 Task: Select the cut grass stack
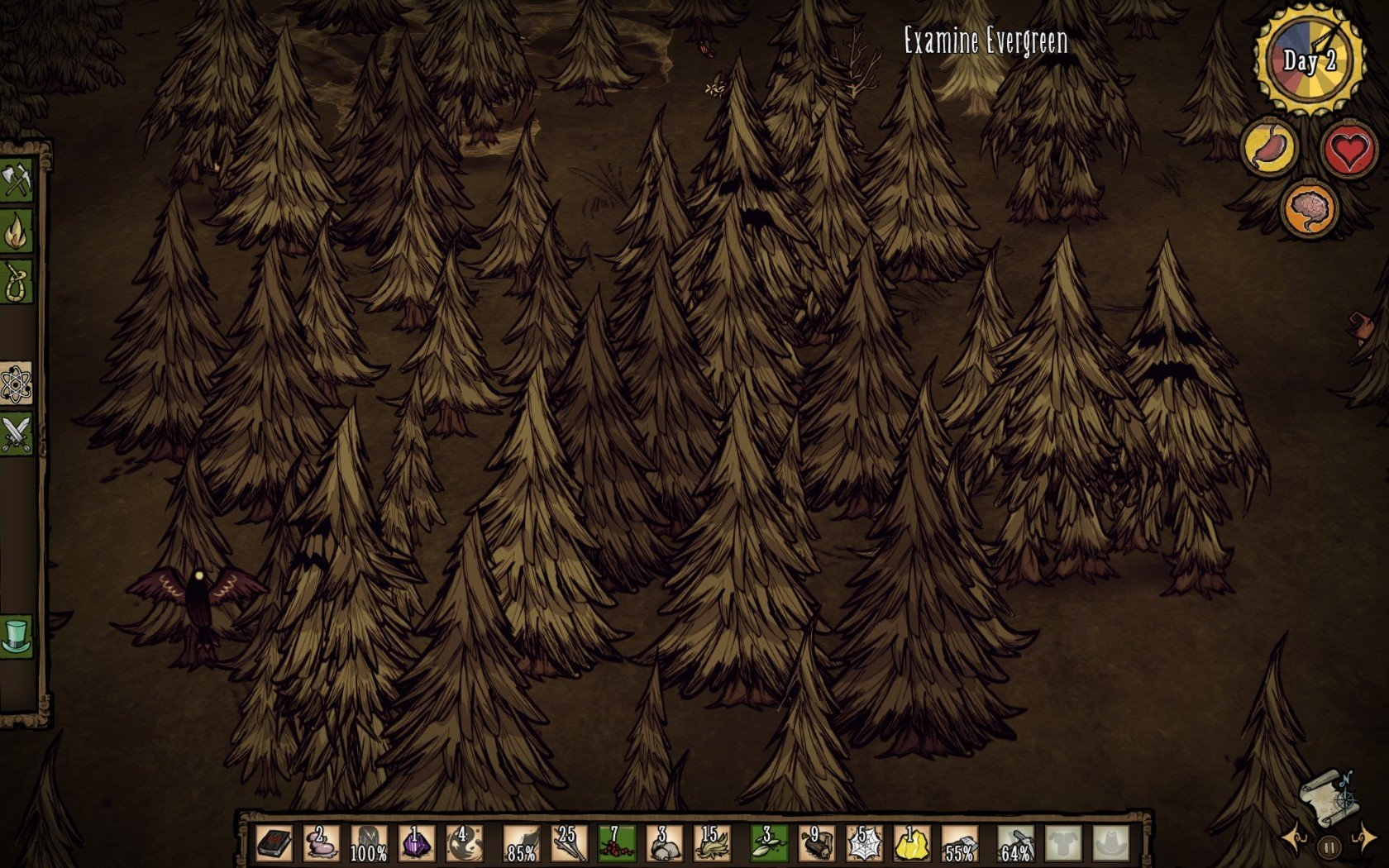pos(712,843)
